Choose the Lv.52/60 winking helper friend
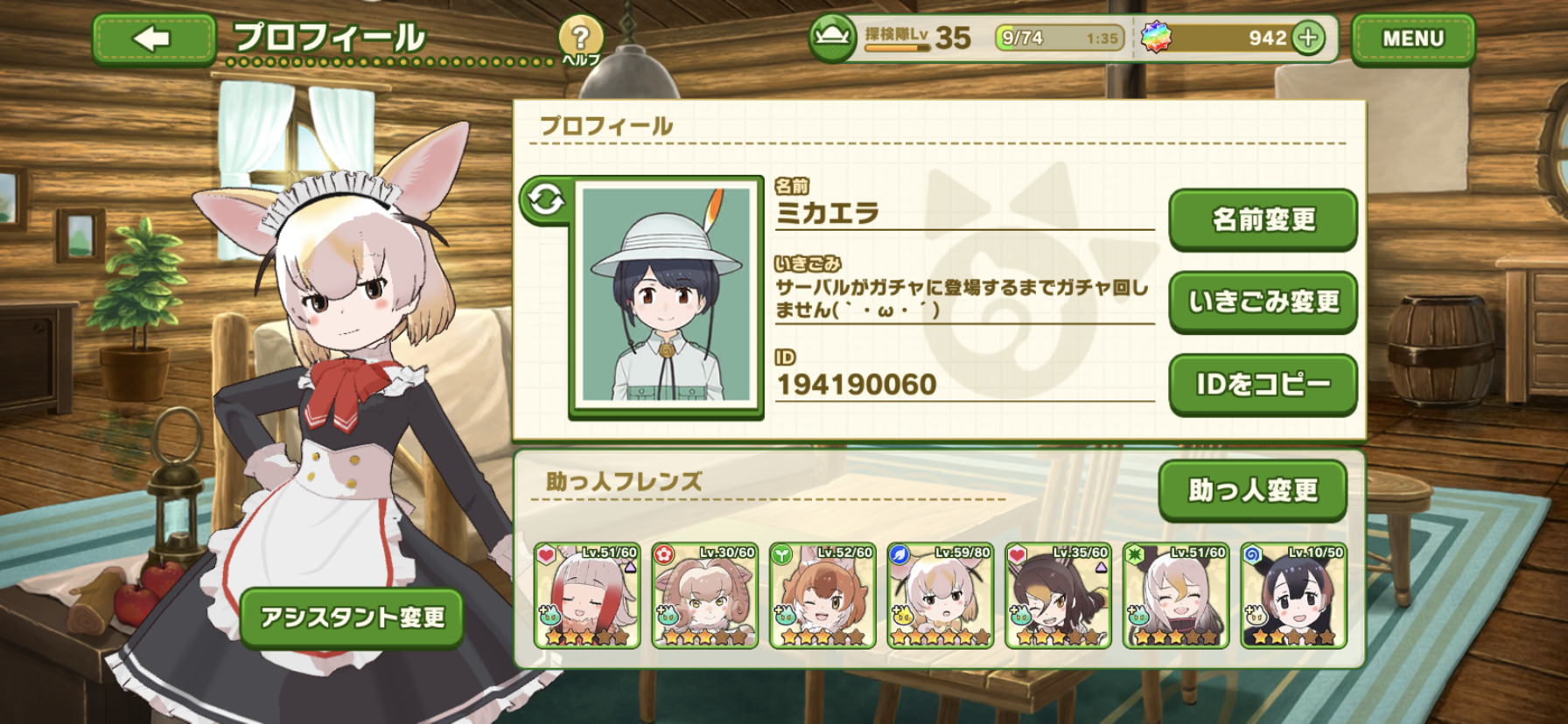Screen dimensions: 1568x724 pyautogui.click(x=822, y=595)
